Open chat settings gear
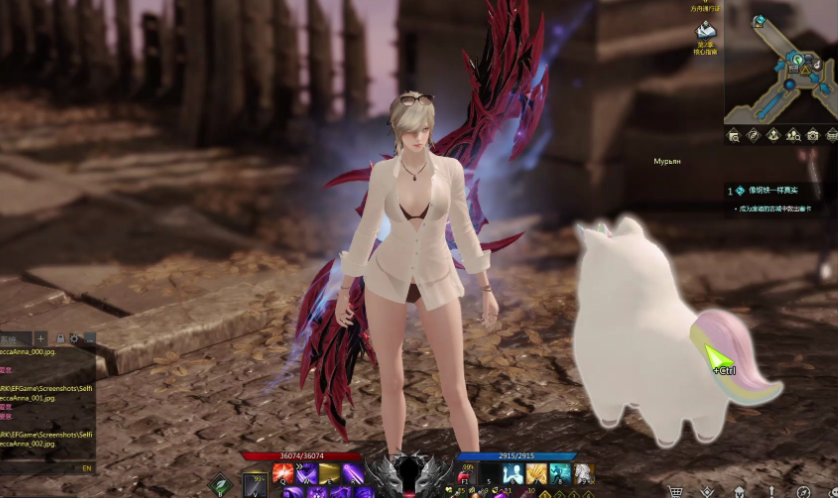Screen dimensions: 838x498 (x=75, y=339)
